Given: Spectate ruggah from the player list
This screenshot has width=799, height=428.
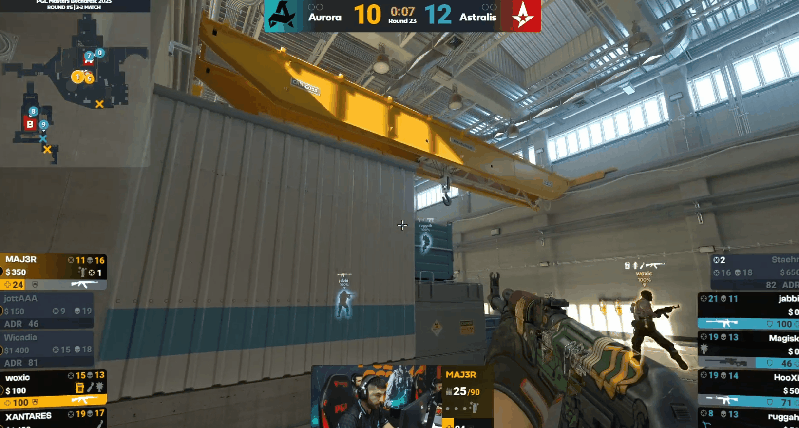Looking at the screenshot, I should [752, 413].
